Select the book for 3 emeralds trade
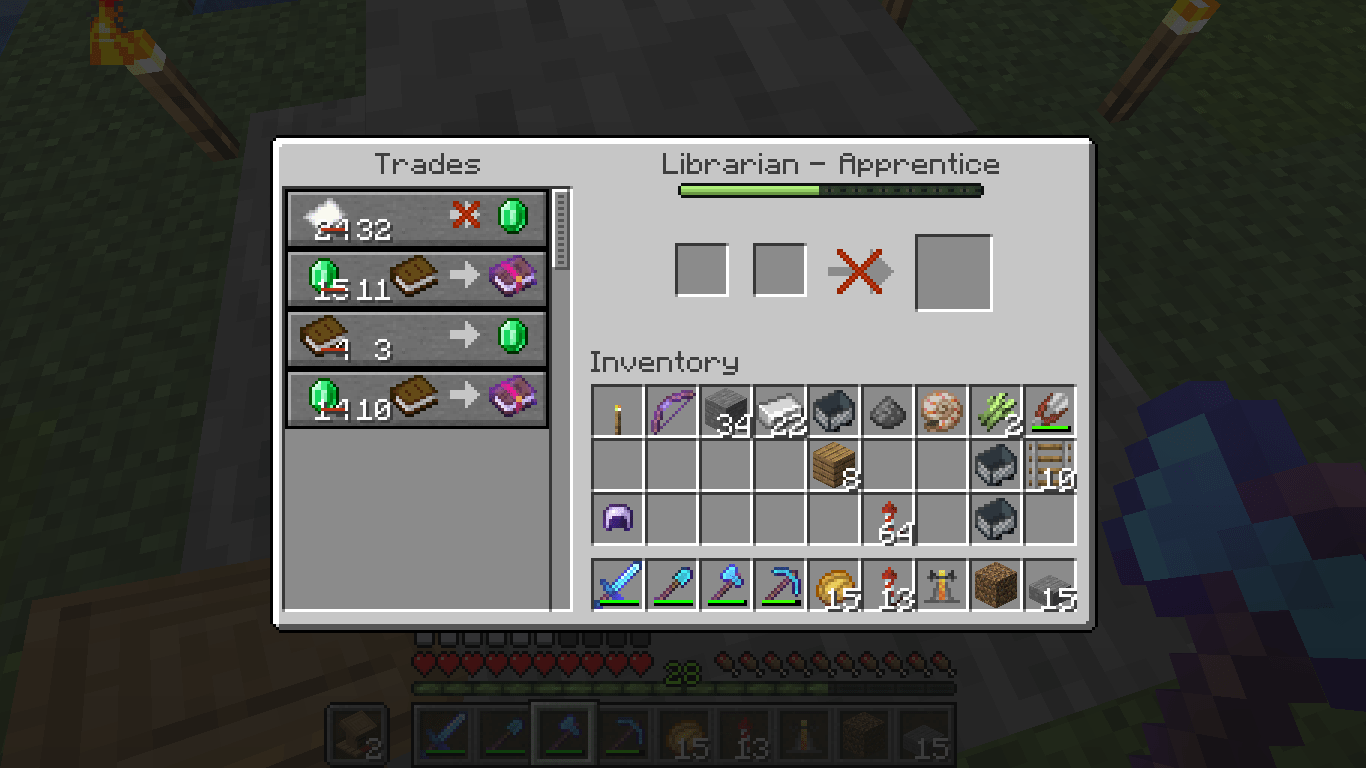Image resolution: width=1366 pixels, height=768 pixels. (x=417, y=338)
